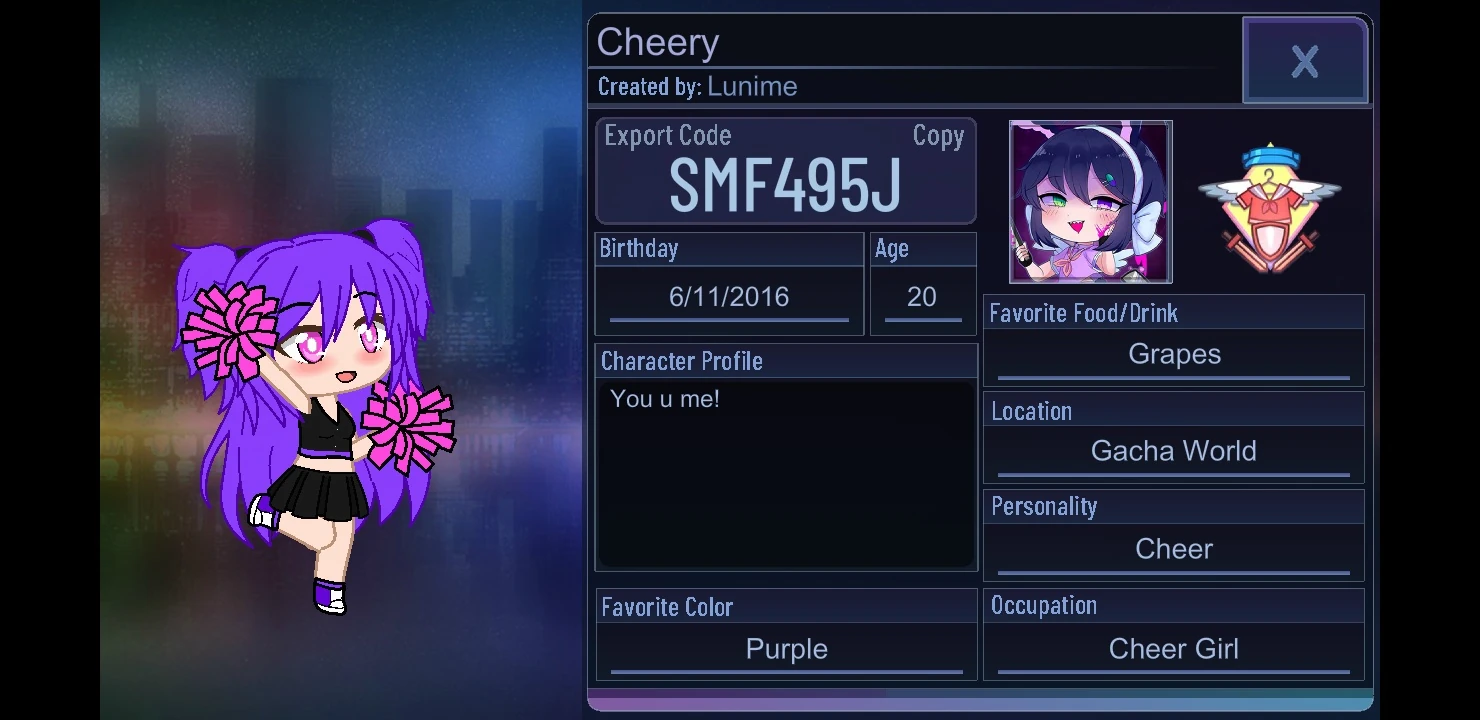1480x720 pixels.
Task: Select the Location field Gacha World
Action: [1173, 450]
